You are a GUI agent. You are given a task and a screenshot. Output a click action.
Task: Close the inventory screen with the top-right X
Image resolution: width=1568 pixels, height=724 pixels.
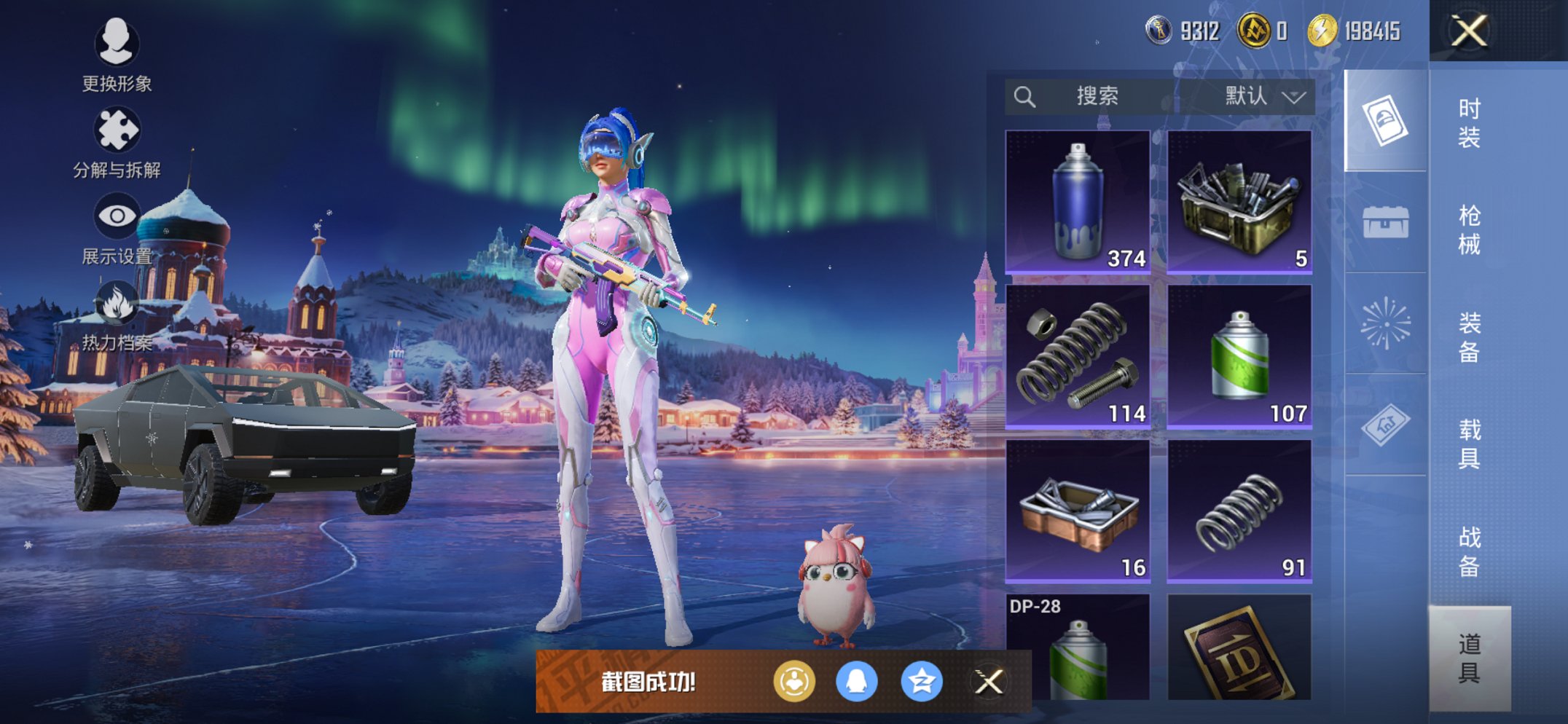(1468, 31)
